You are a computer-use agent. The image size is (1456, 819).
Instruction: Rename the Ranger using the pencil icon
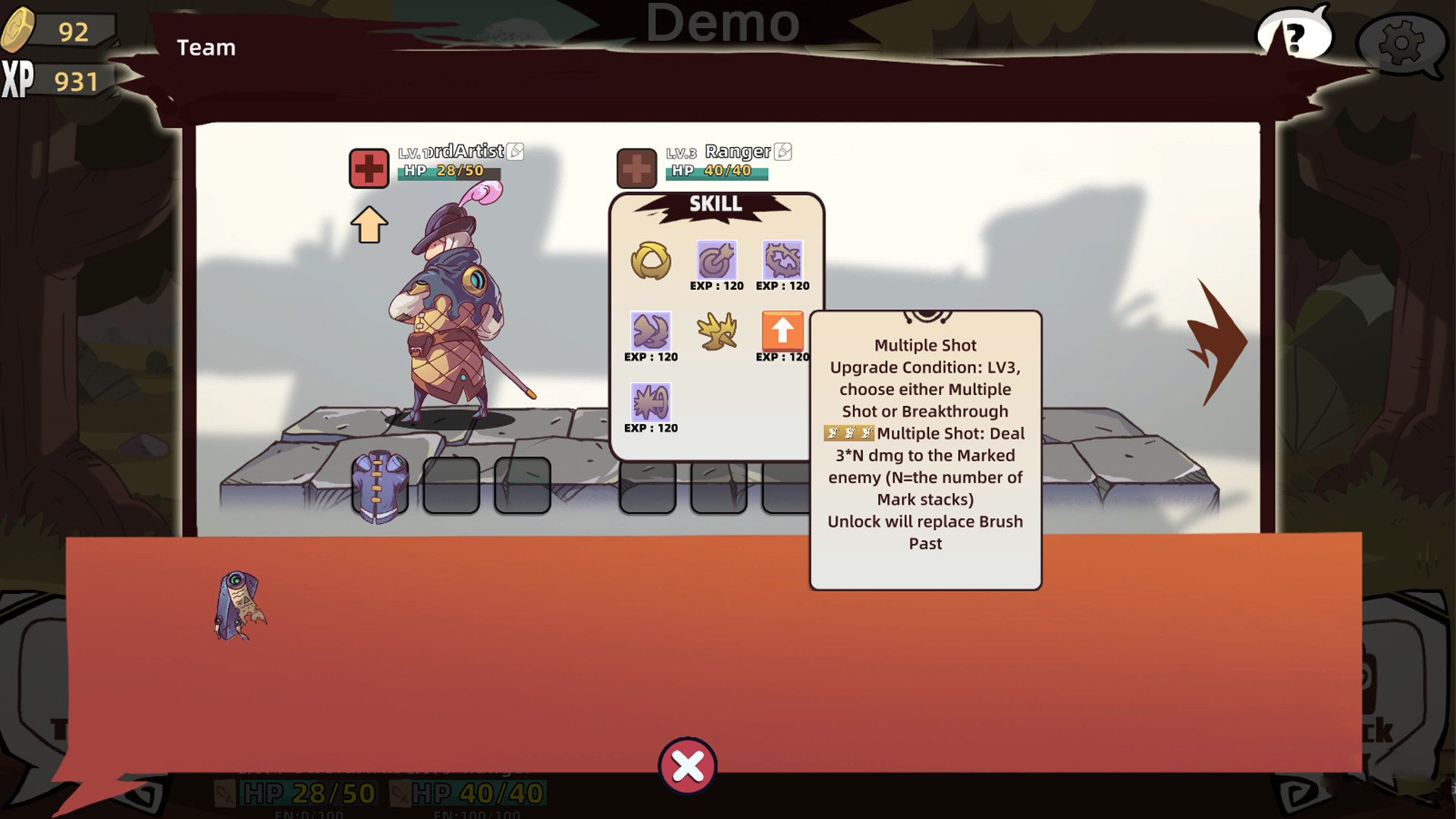click(783, 152)
